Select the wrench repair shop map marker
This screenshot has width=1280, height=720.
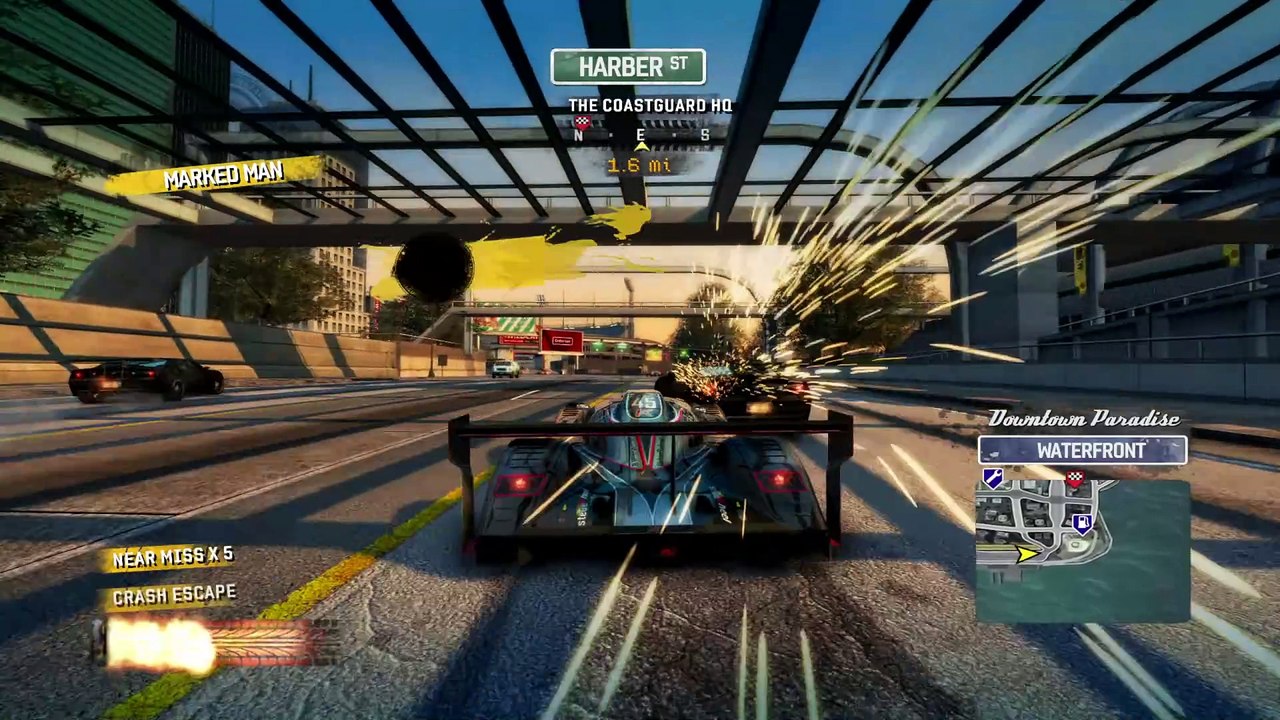tap(993, 480)
